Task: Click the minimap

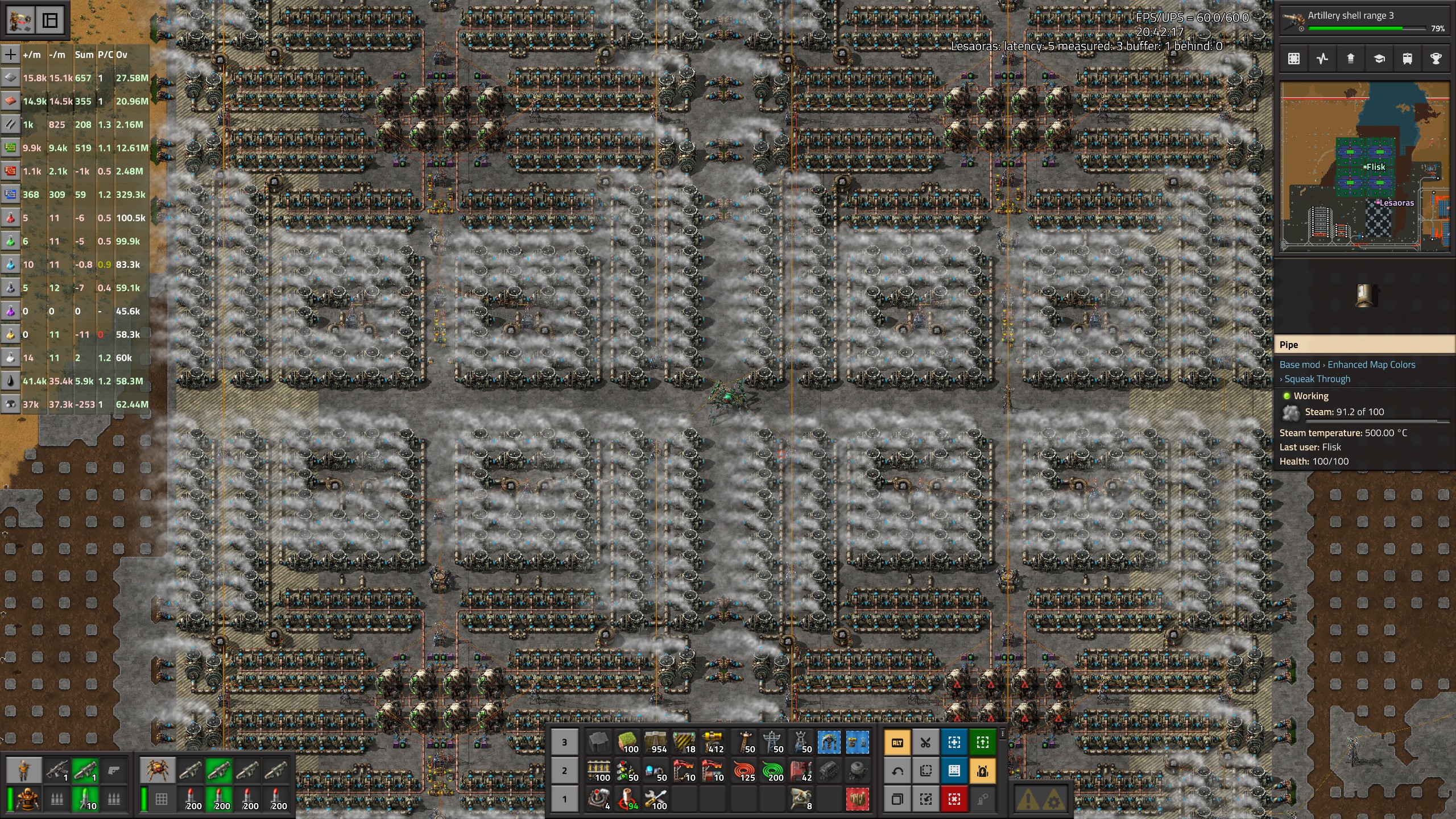Action: coord(1364,166)
